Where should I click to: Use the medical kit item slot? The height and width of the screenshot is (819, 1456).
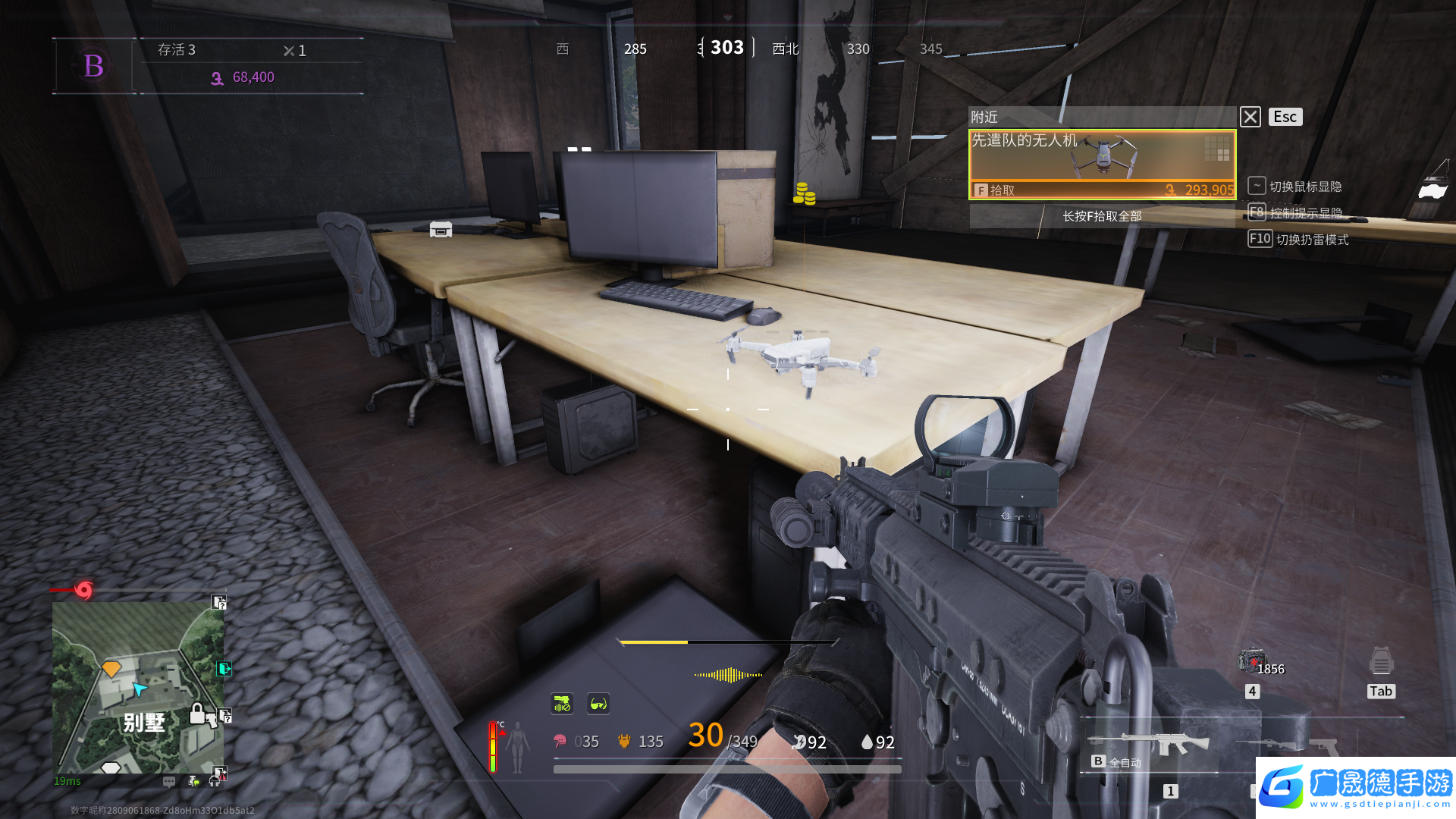pos(1251,661)
